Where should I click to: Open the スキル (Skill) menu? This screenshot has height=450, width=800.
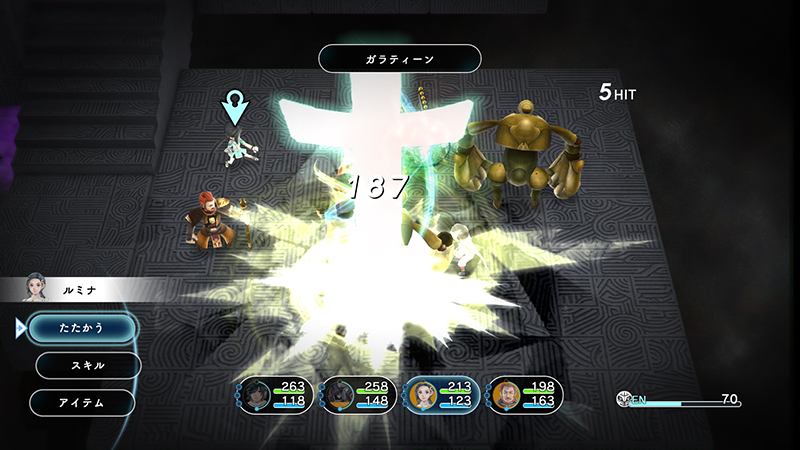pyautogui.click(x=88, y=365)
